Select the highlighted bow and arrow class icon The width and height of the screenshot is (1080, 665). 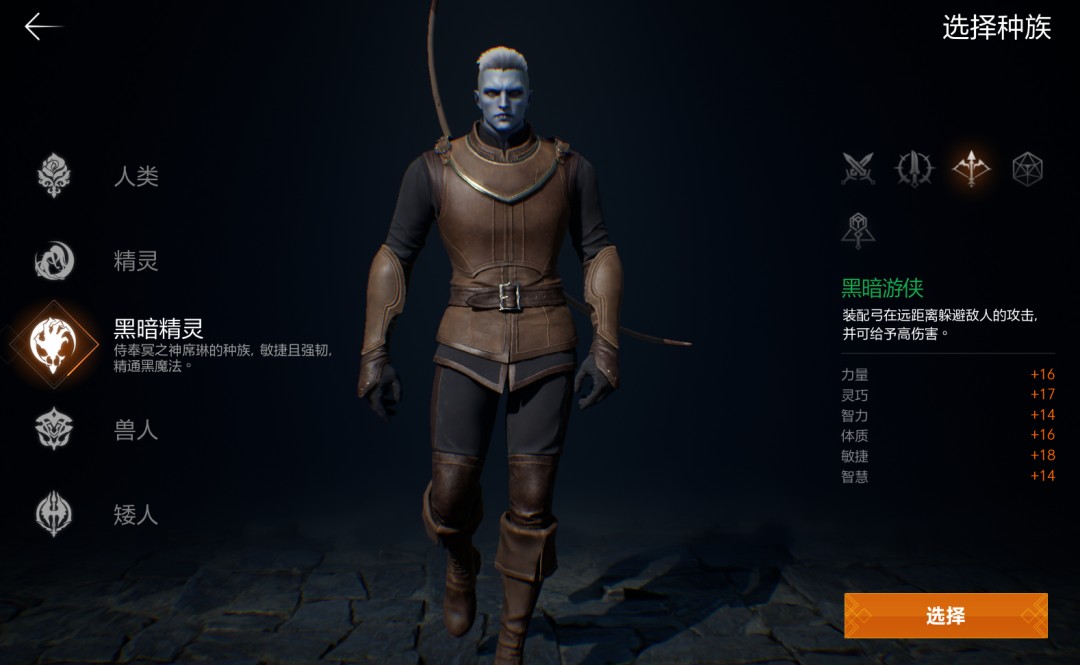(x=971, y=169)
